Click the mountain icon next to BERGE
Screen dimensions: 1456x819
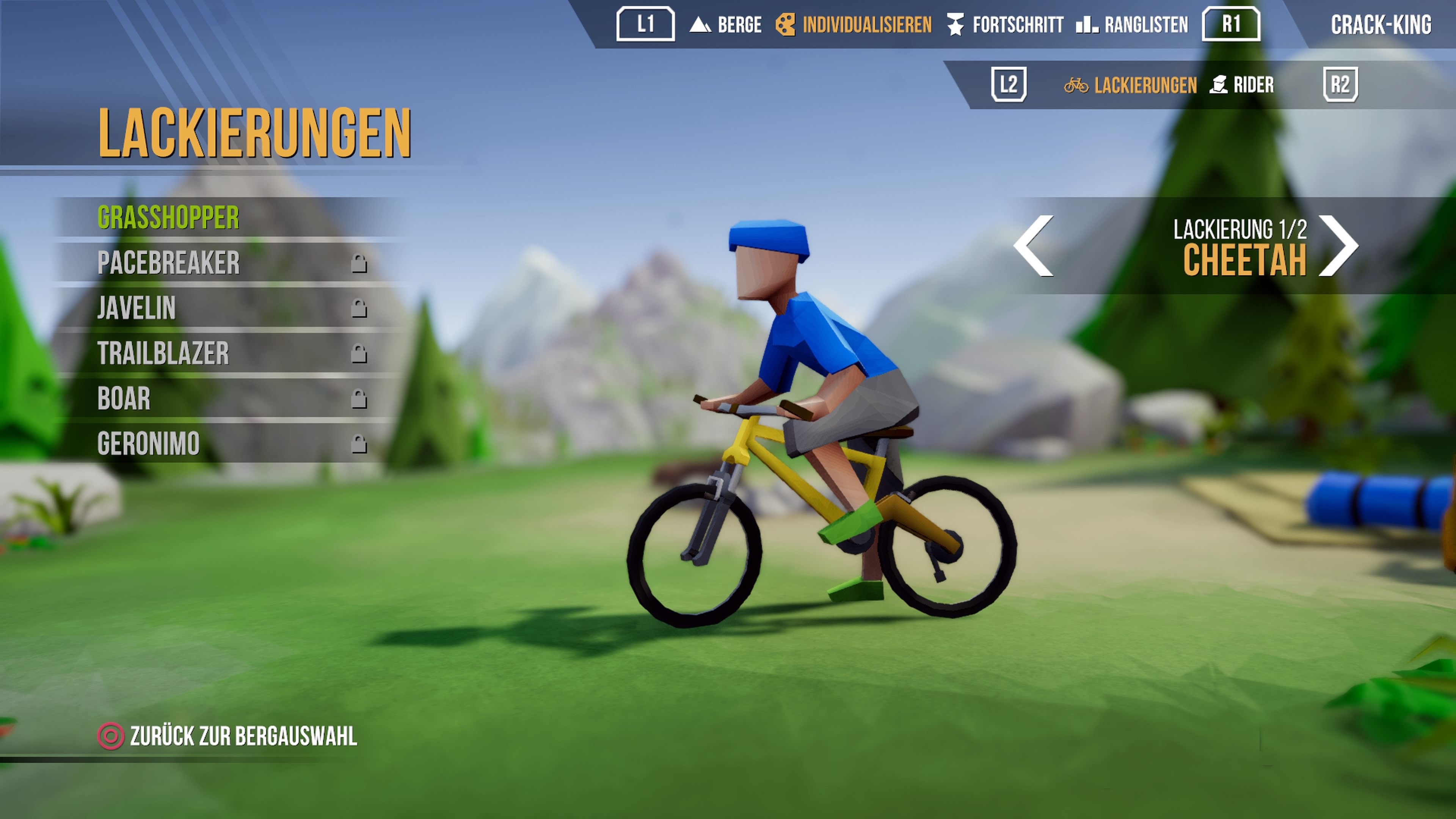click(x=701, y=25)
